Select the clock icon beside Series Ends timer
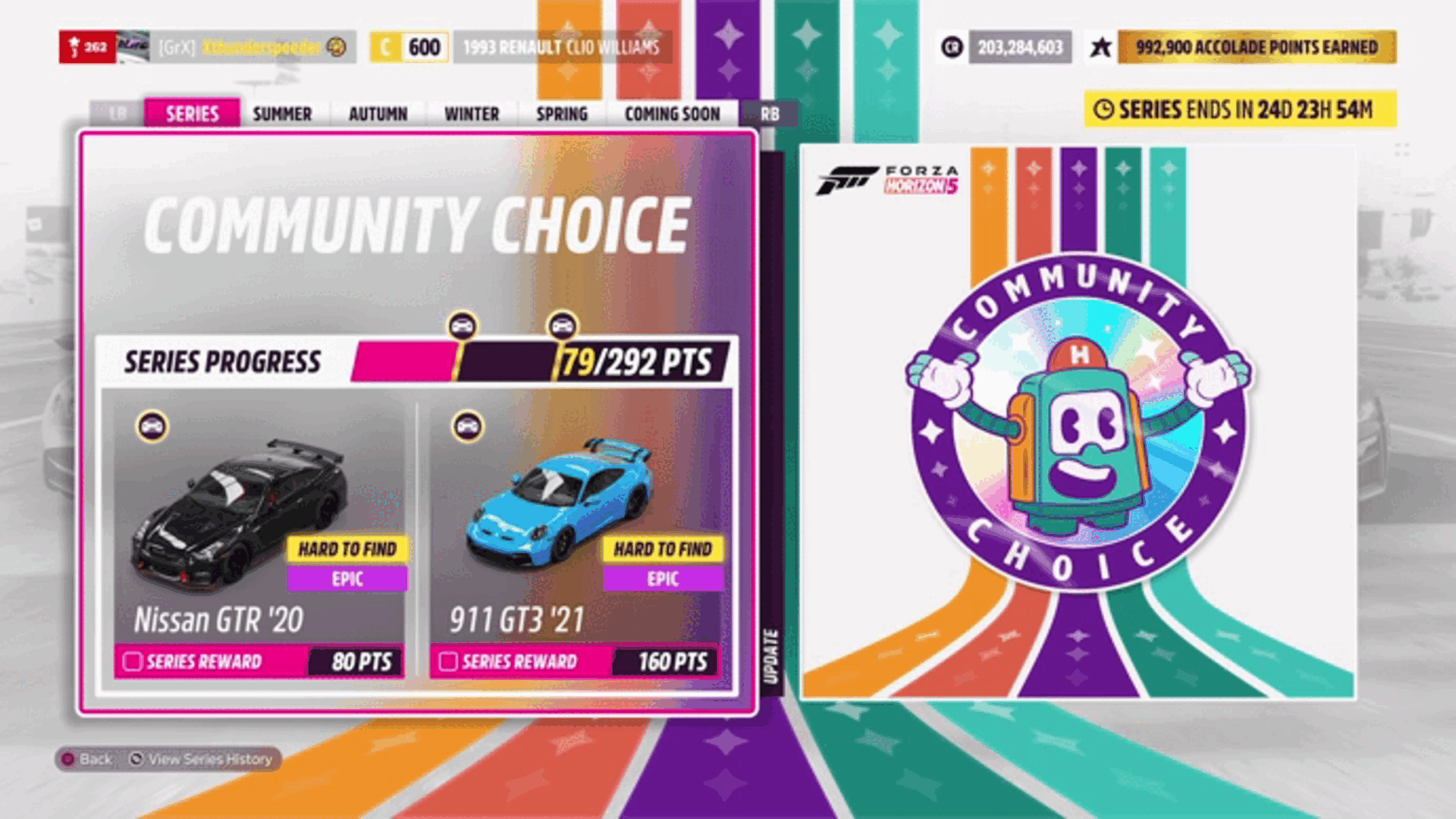This screenshot has height=819, width=1456. (x=1103, y=111)
